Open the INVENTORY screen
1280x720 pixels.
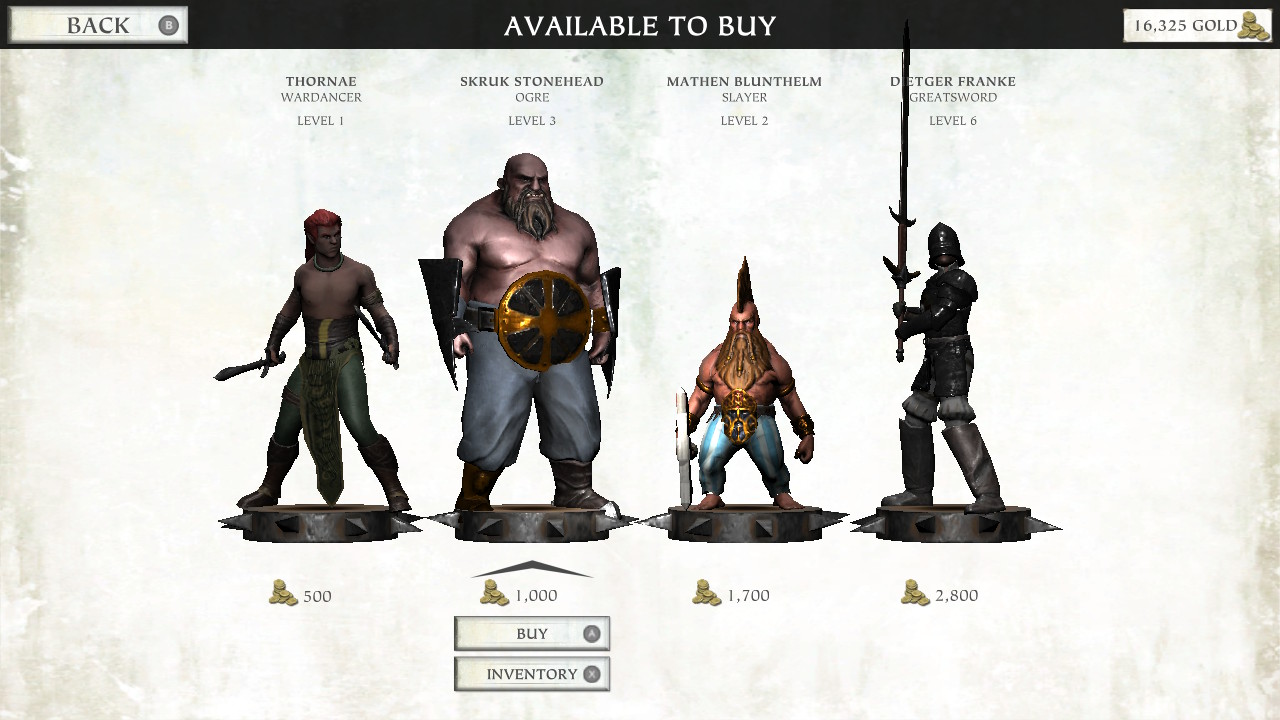pyautogui.click(x=532, y=673)
